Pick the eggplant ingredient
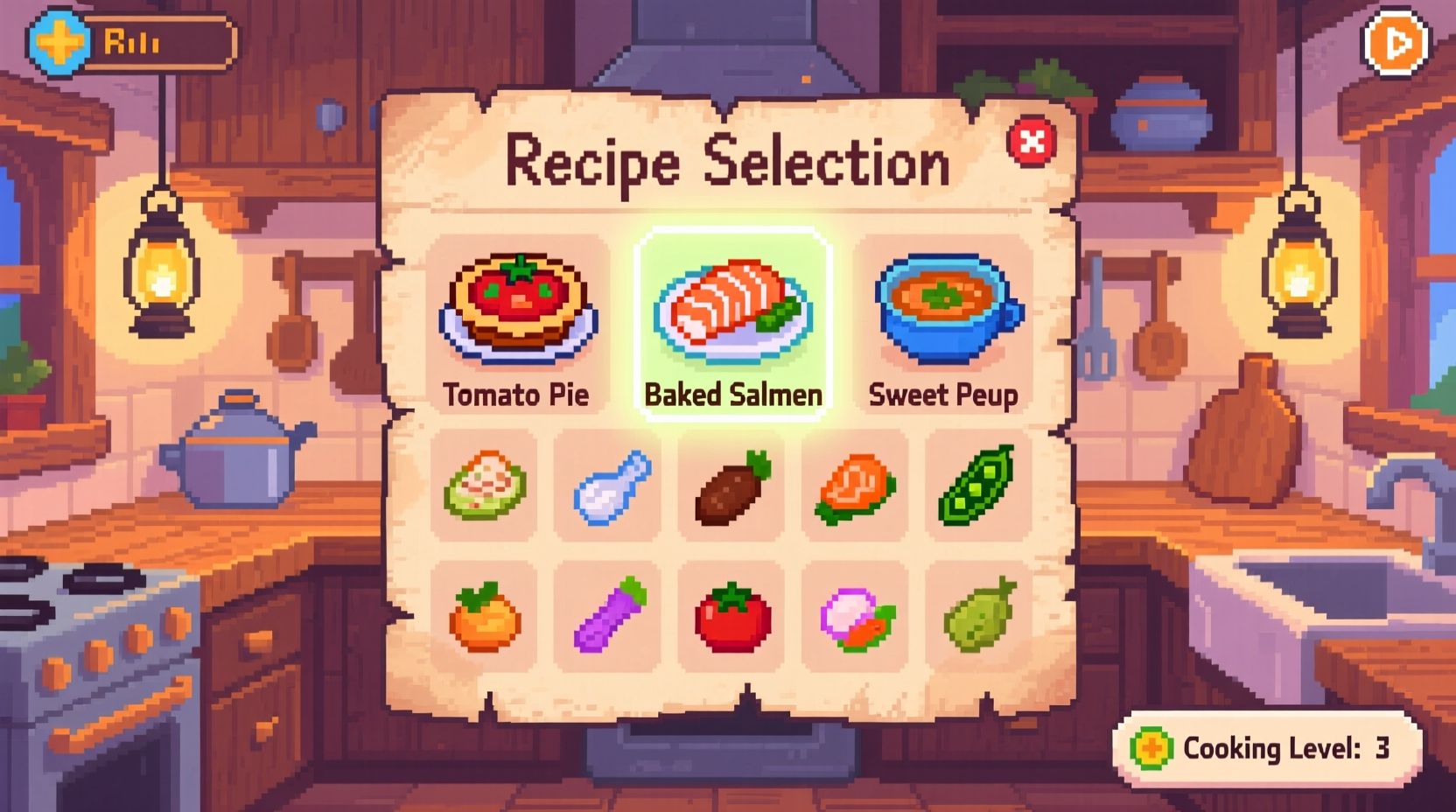1456x812 pixels. [610, 617]
